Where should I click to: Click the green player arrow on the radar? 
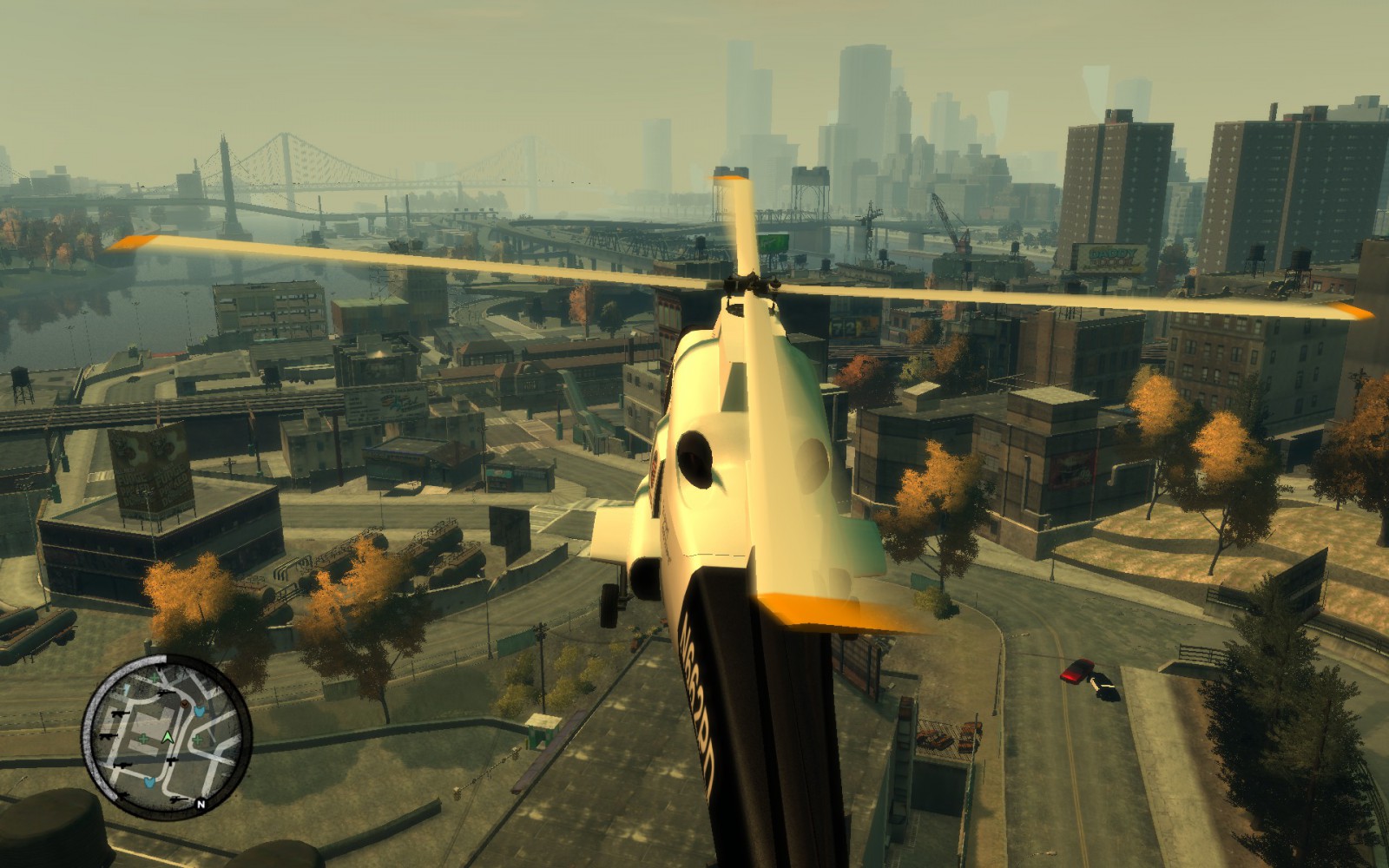click(168, 737)
